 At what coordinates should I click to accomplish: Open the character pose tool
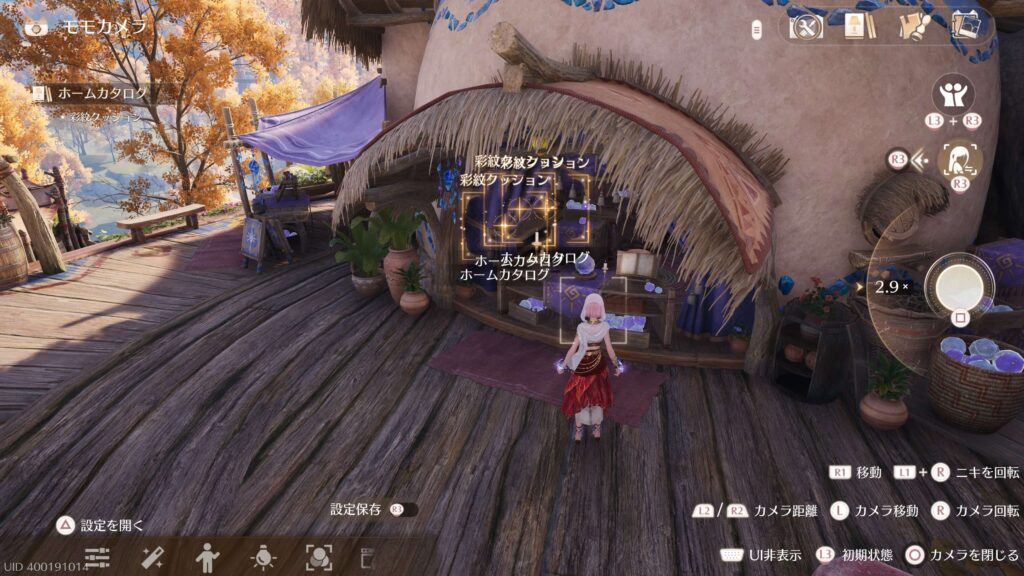208,557
